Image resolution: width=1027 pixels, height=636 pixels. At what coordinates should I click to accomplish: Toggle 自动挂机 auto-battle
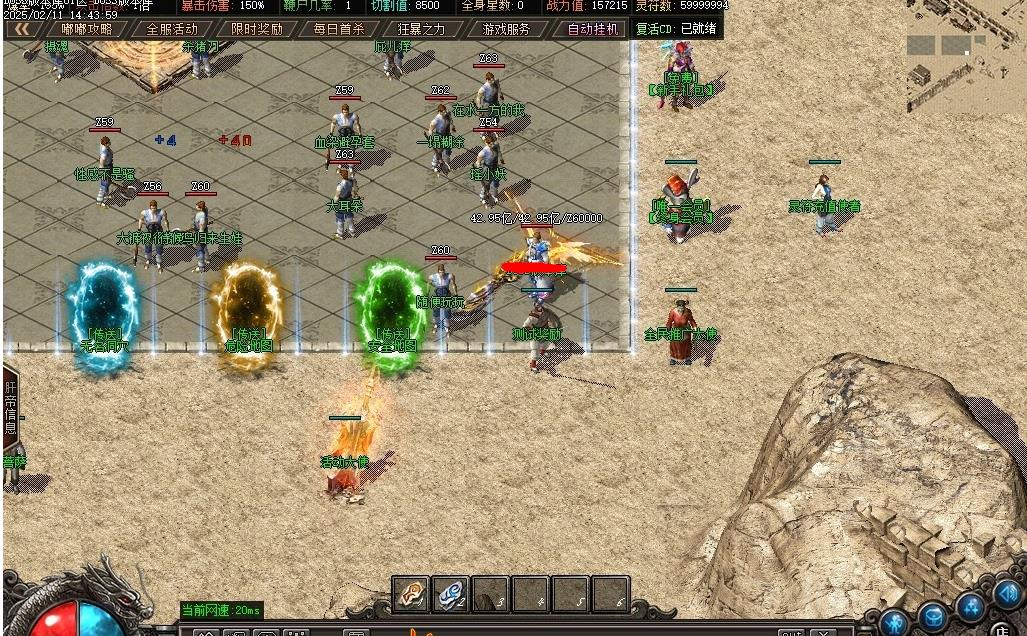tap(594, 29)
